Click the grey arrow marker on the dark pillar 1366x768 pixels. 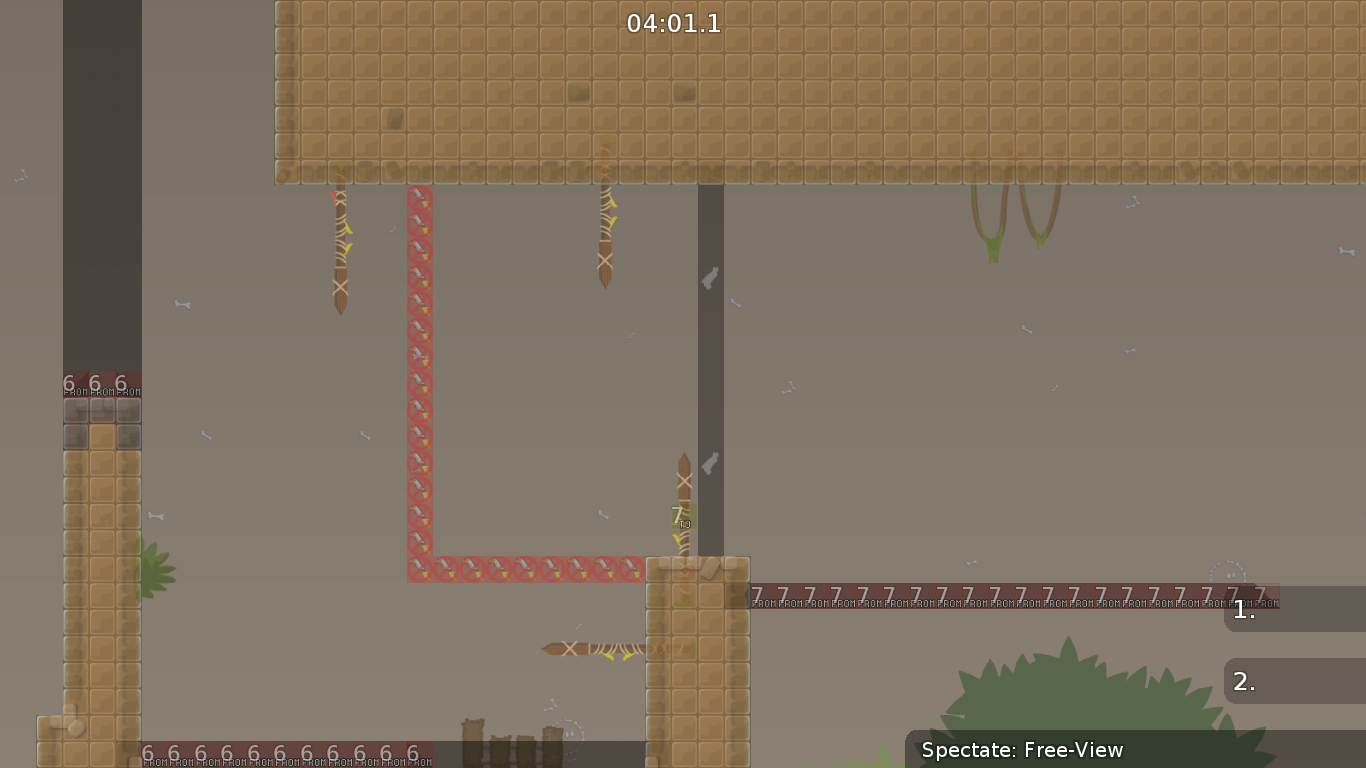(x=710, y=277)
